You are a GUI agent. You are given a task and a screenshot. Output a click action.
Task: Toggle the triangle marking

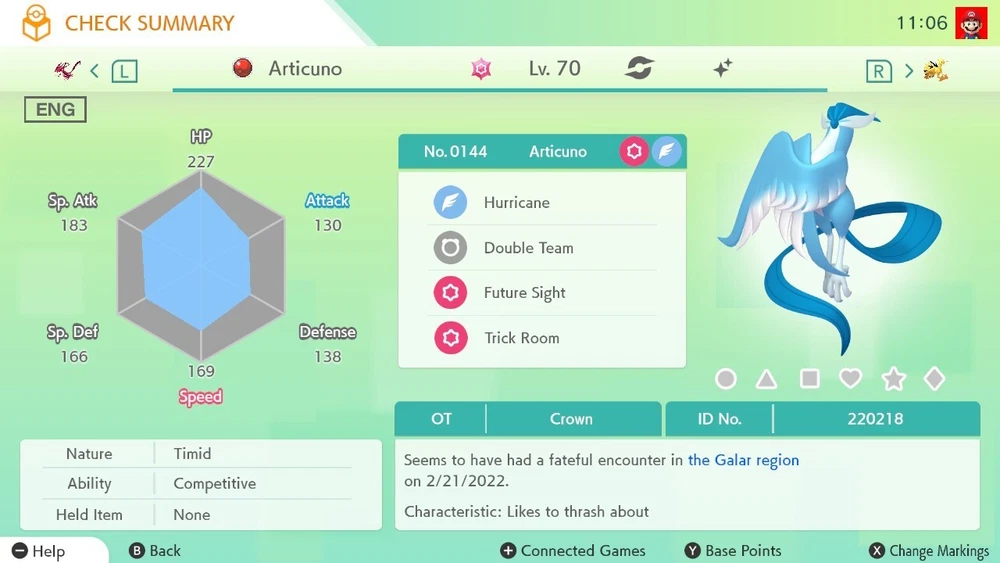point(767,379)
